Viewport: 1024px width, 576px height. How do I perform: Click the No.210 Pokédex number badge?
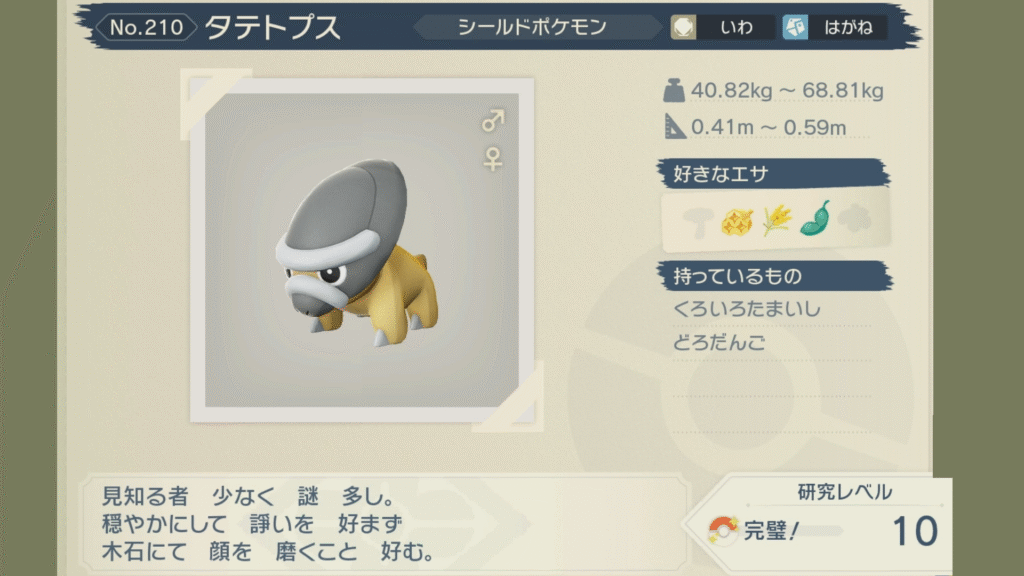click(147, 27)
